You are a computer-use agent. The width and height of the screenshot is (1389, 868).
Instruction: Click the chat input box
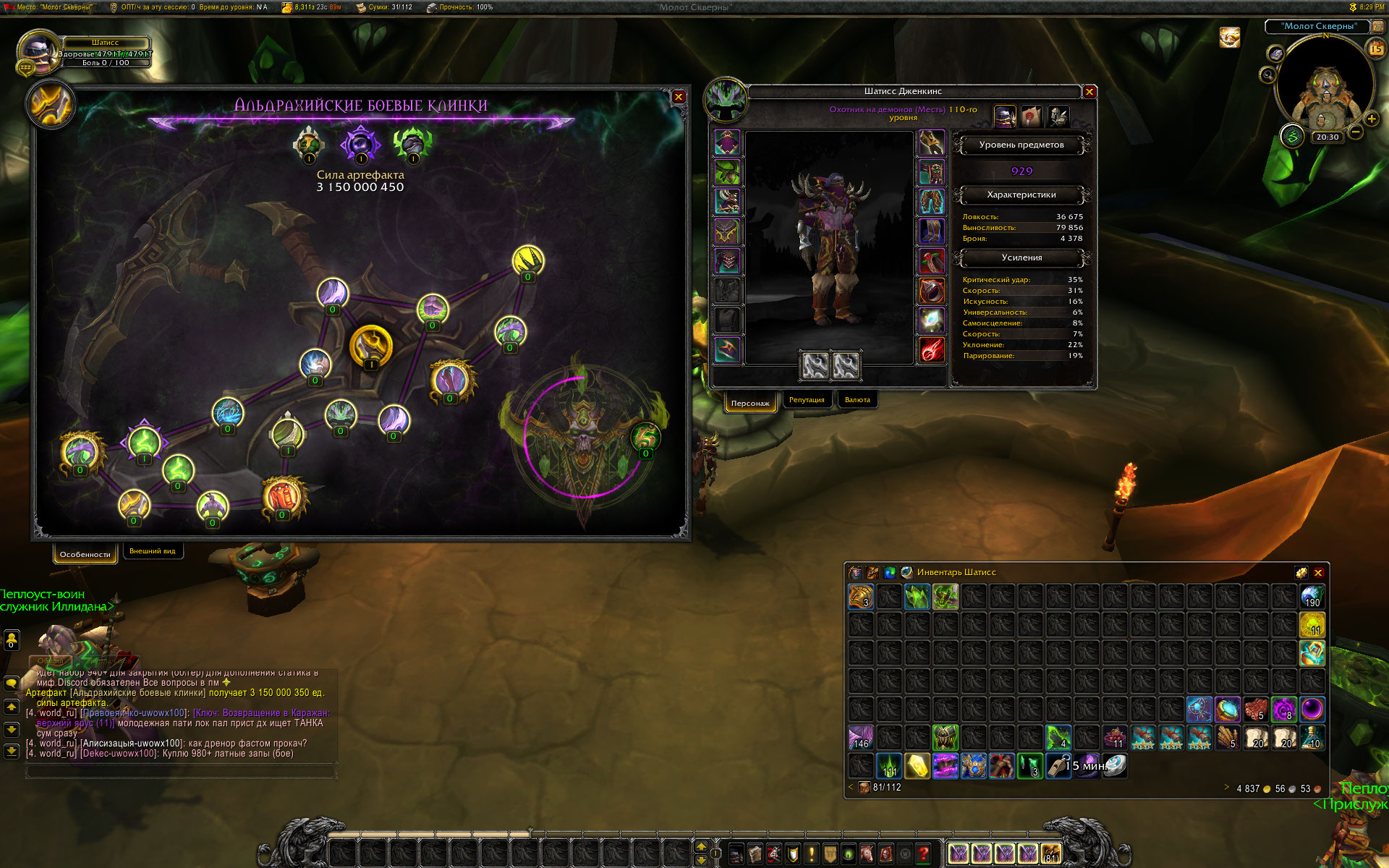point(181,772)
